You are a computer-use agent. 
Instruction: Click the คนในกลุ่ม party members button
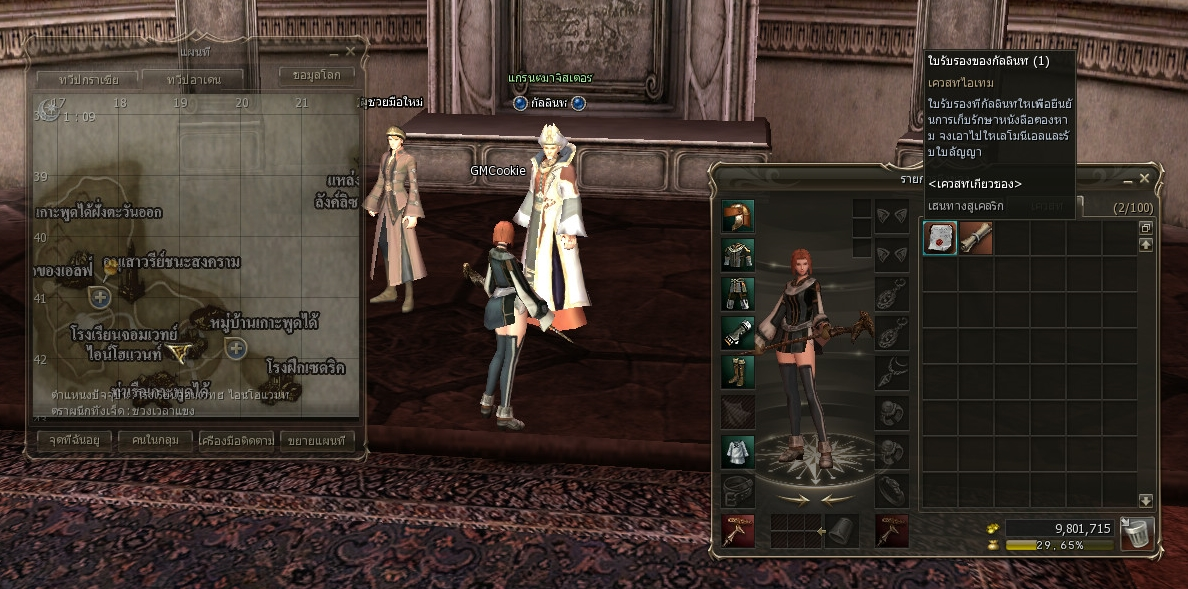pos(154,440)
